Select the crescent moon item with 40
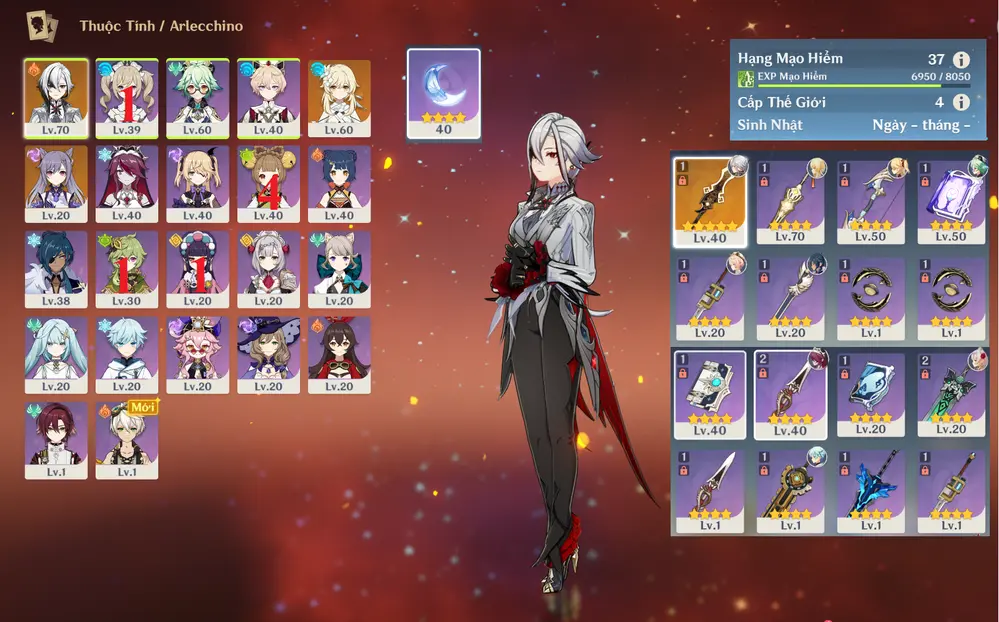Image resolution: width=999 pixels, height=622 pixels. 443,93
